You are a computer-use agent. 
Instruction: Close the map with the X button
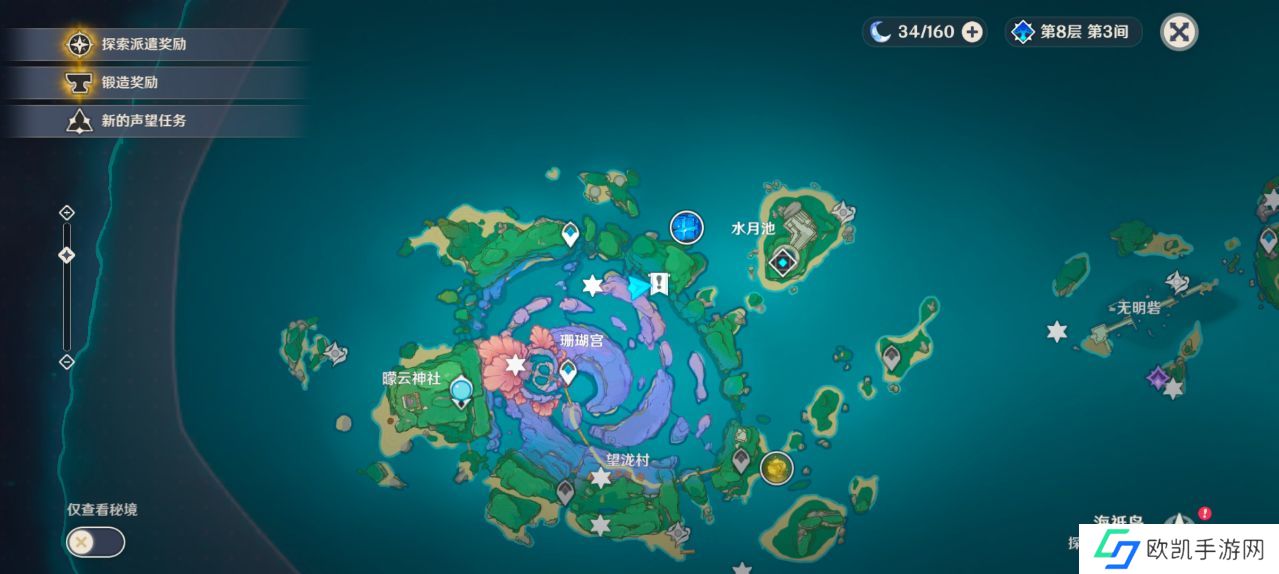[1179, 32]
